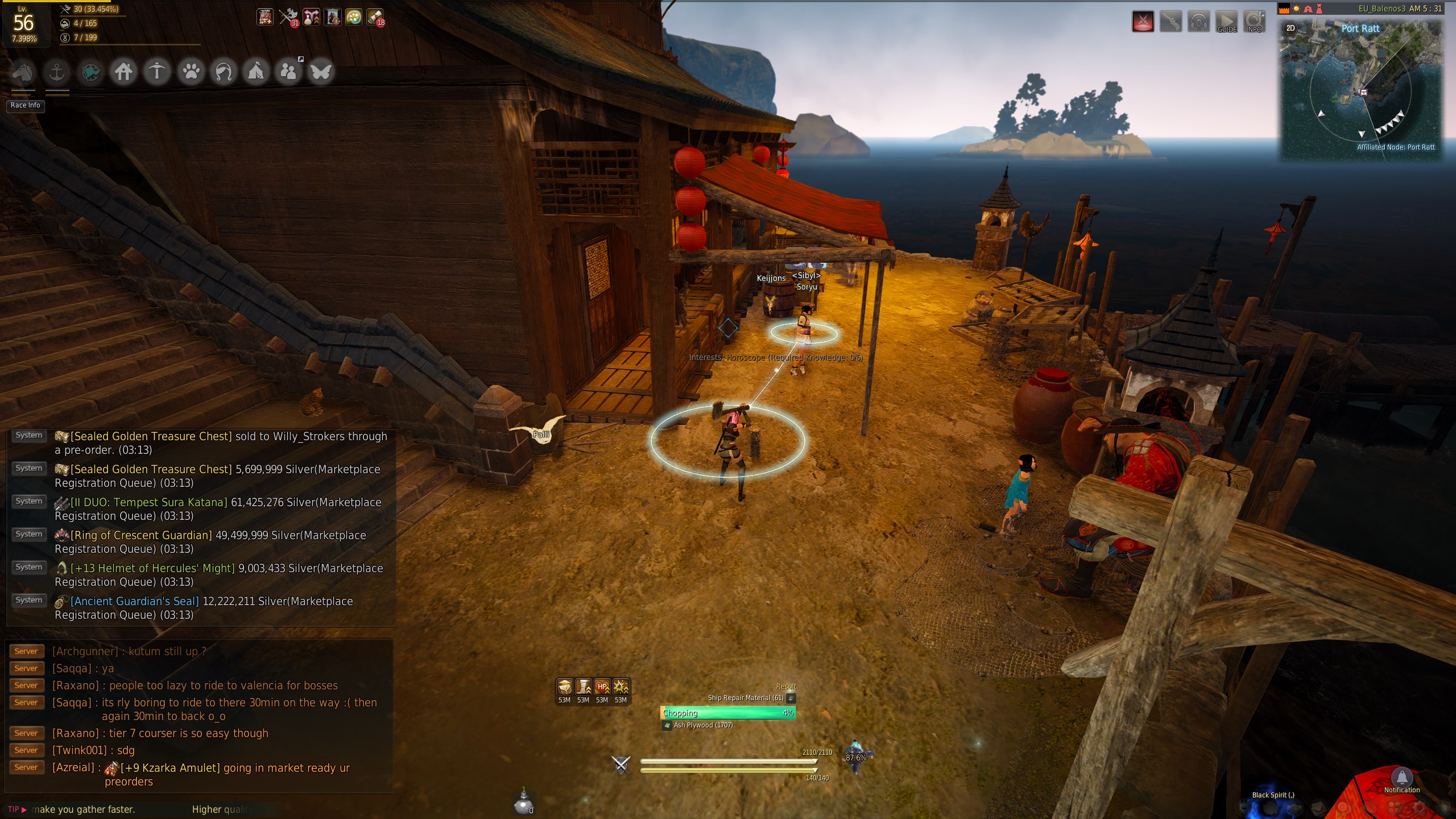Image resolution: width=1456 pixels, height=819 pixels.
Task: Open the pickaxe worker icon
Action: pyautogui.click(x=157, y=72)
